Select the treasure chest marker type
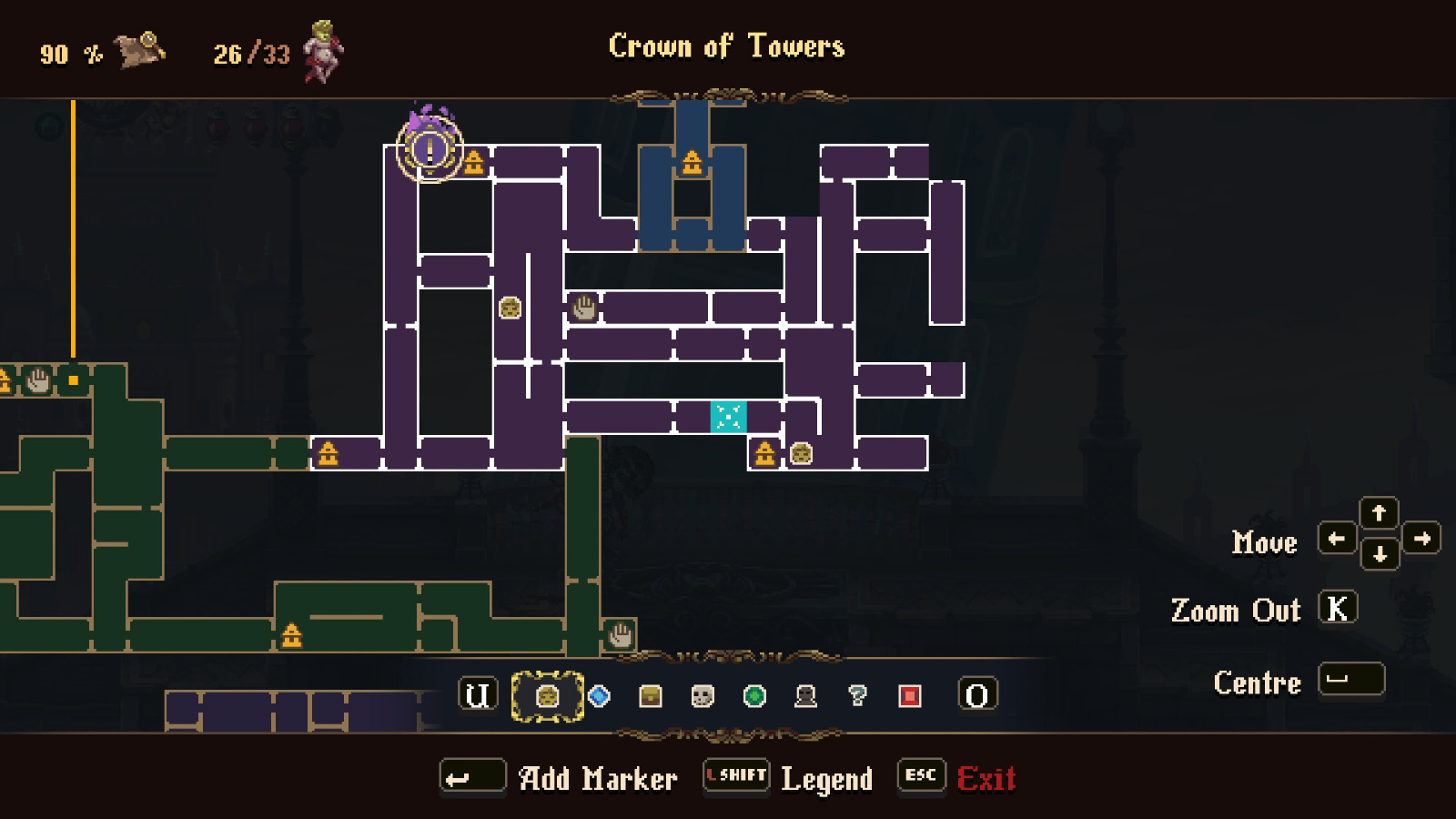This screenshot has width=1456, height=819. tap(649, 696)
